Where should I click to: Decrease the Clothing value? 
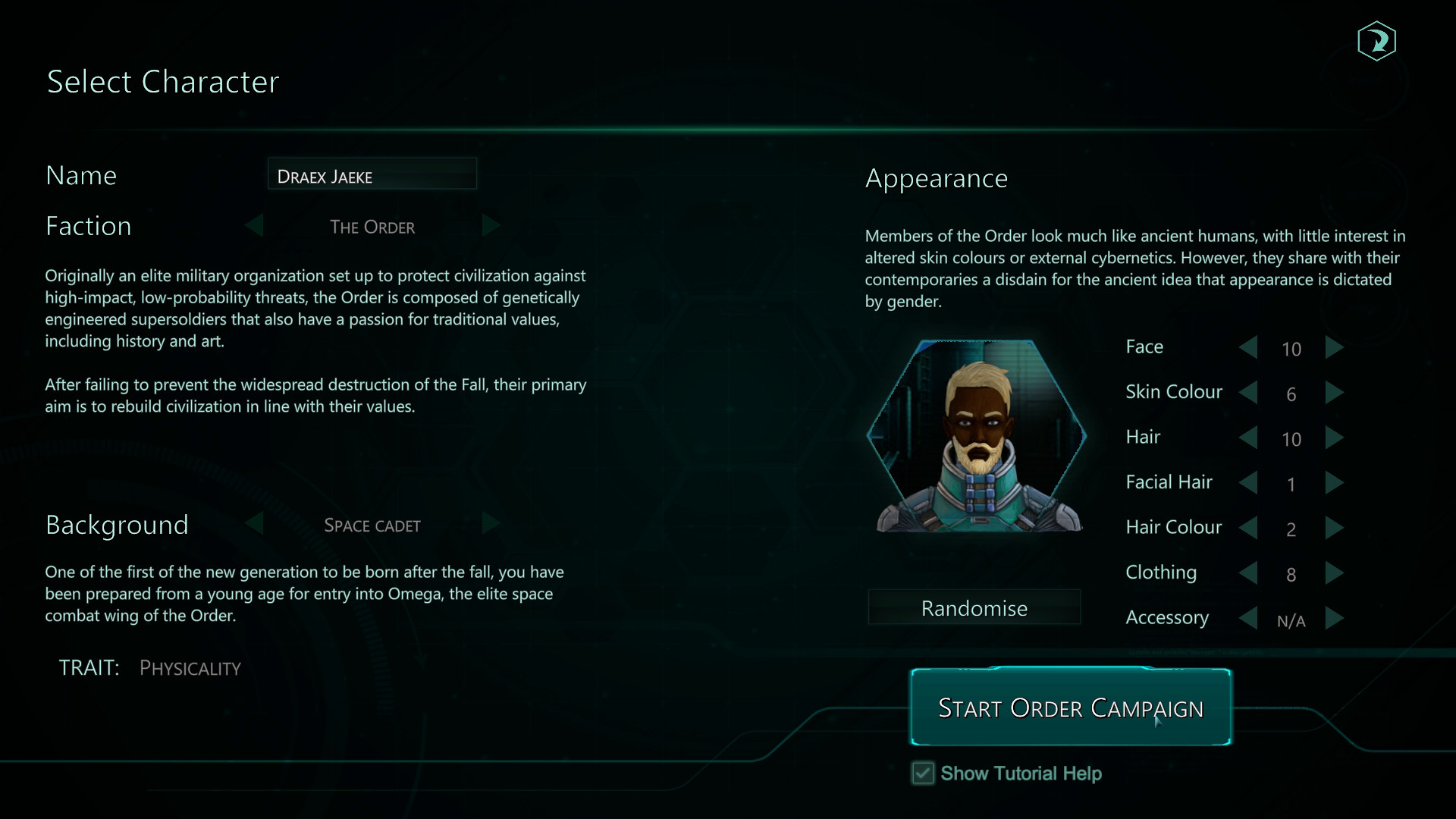(1248, 575)
